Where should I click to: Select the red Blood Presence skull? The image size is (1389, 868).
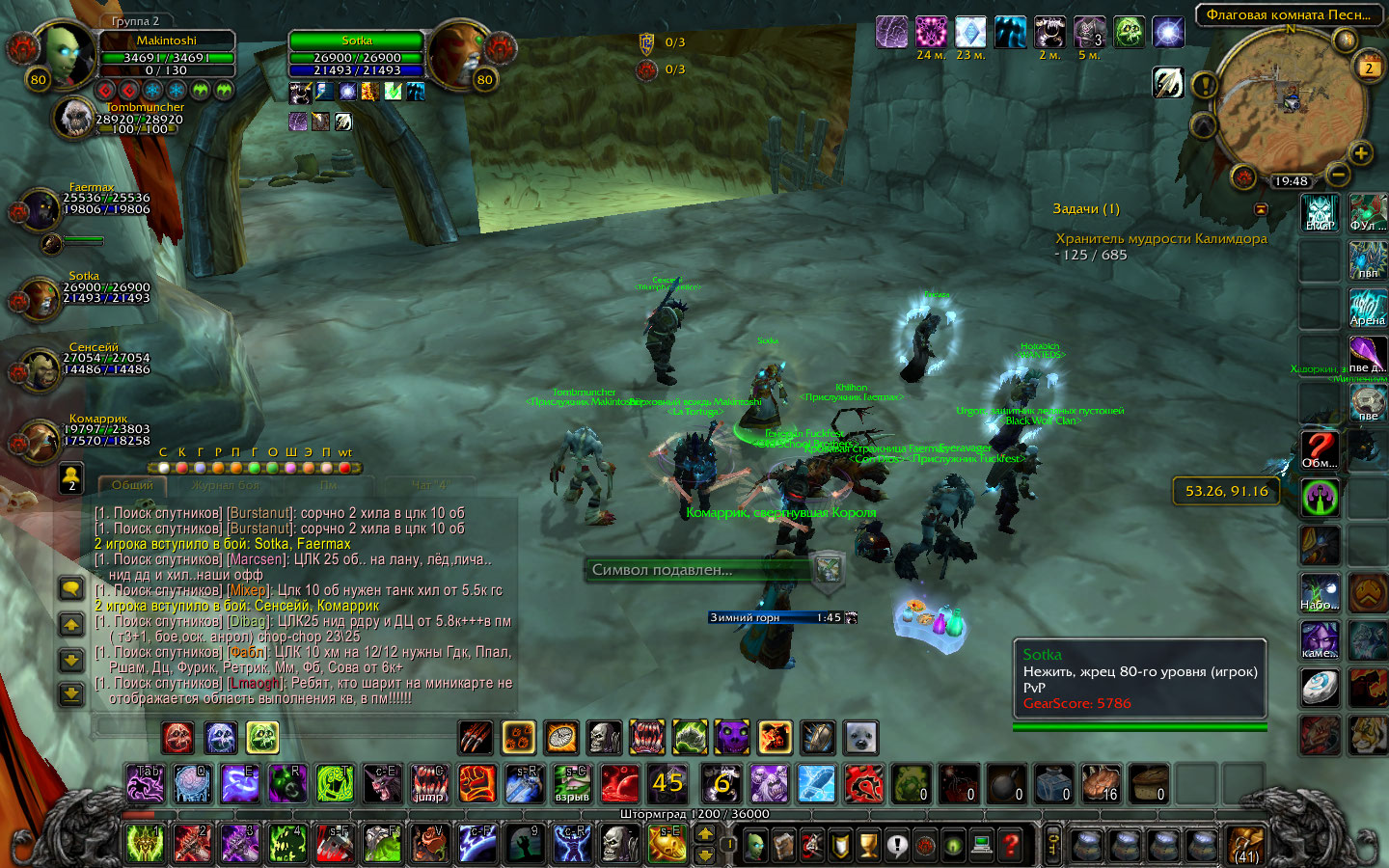click(177, 738)
